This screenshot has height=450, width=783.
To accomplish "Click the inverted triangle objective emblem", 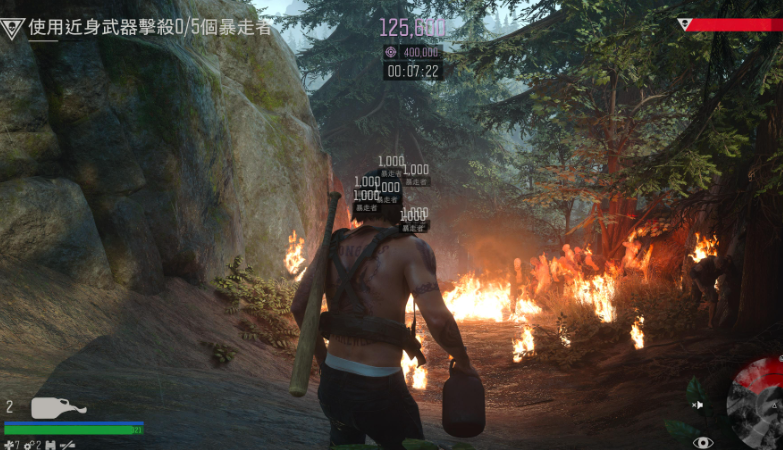I will click(13, 28).
